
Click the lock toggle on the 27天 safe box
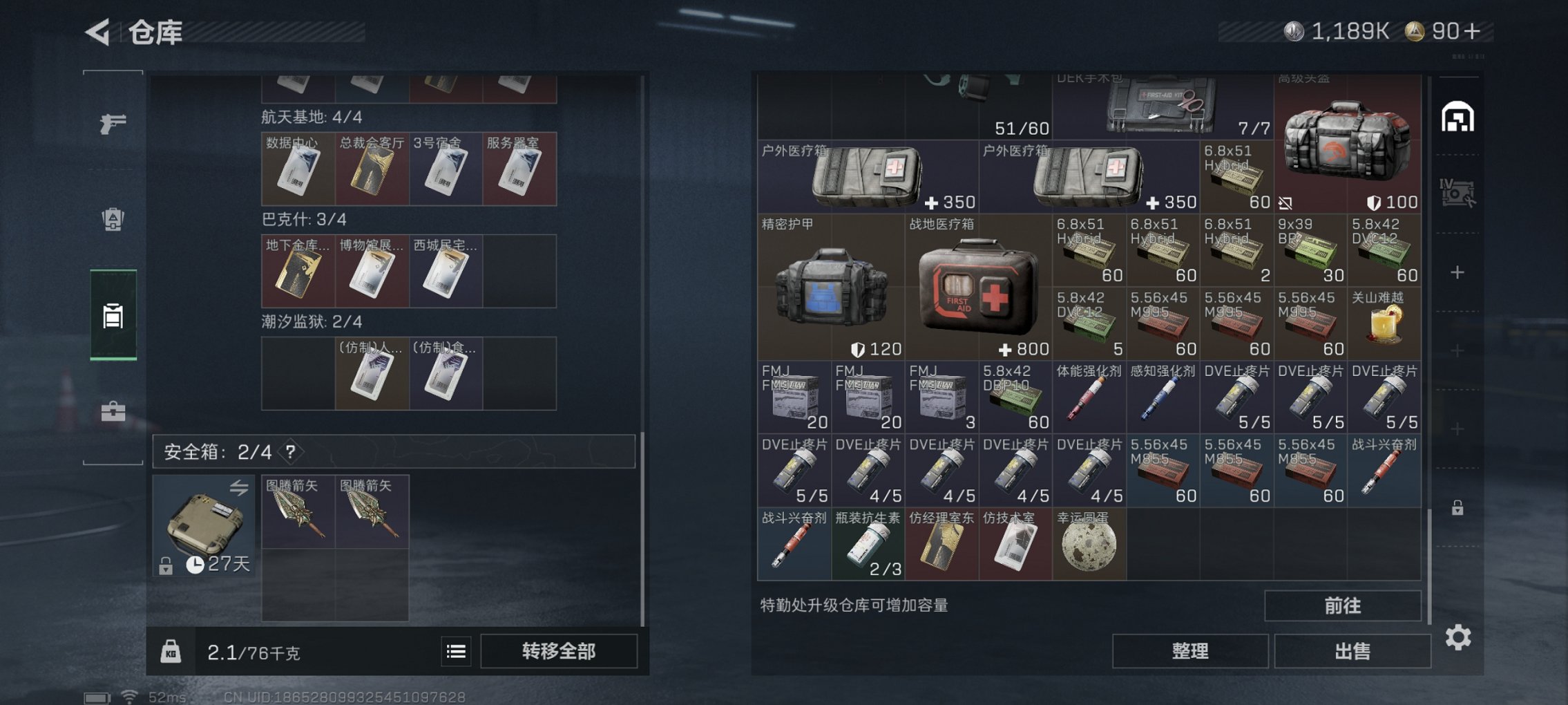tap(167, 565)
